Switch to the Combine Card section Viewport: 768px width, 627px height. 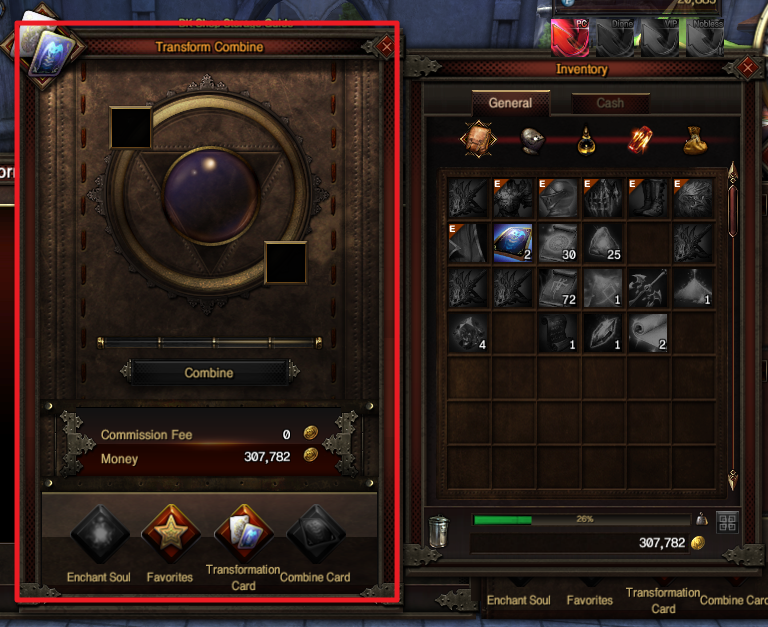click(x=315, y=534)
